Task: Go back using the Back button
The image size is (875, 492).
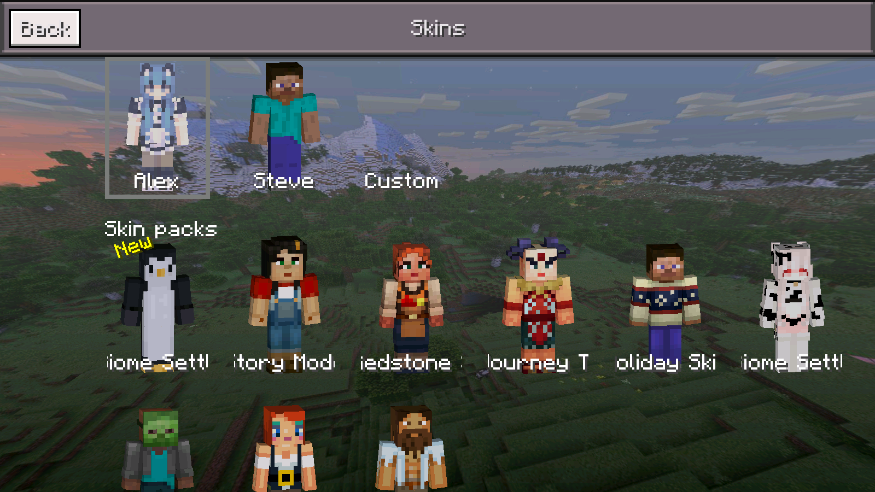Action: (45, 29)
